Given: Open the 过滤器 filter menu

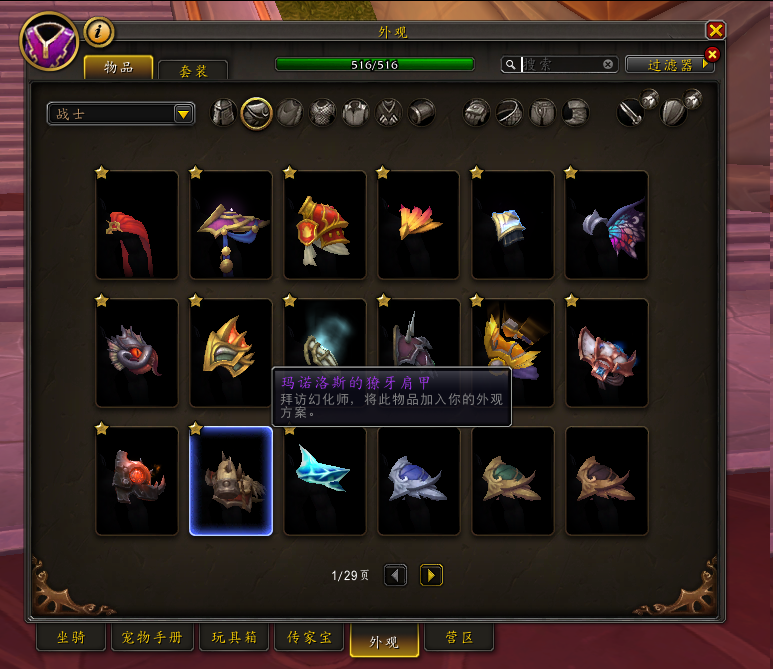Looking at the screenshot, I should click(670, 65).
